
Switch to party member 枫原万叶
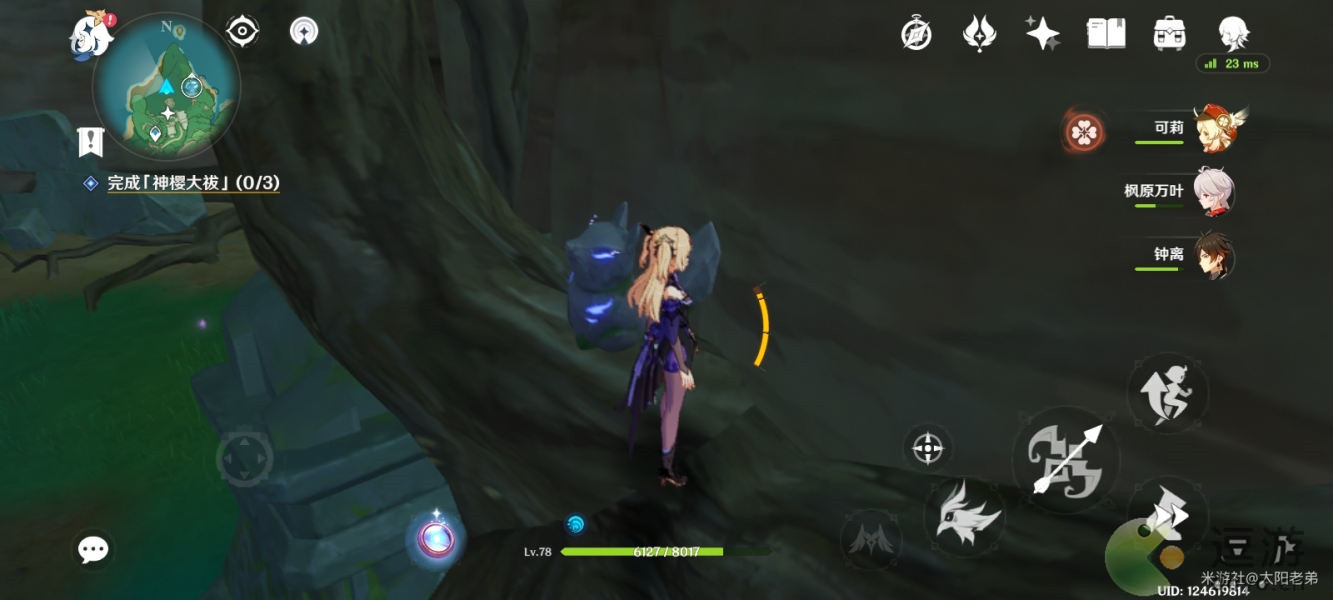click(1214, 191)
